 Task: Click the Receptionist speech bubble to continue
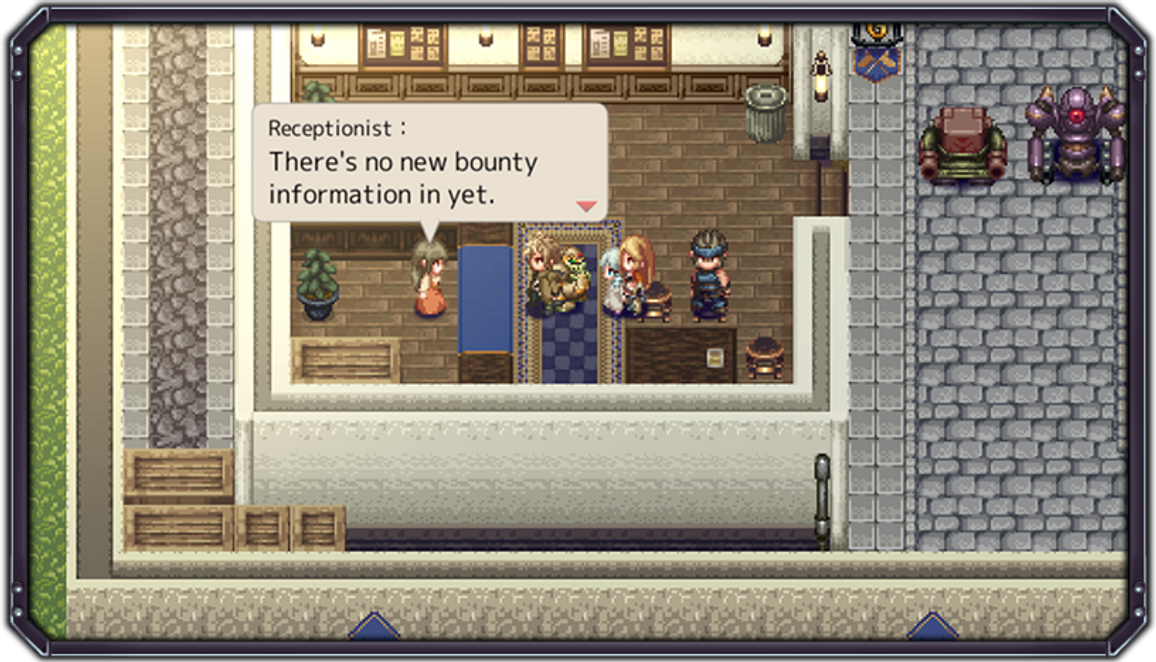[x=428, y=162]
